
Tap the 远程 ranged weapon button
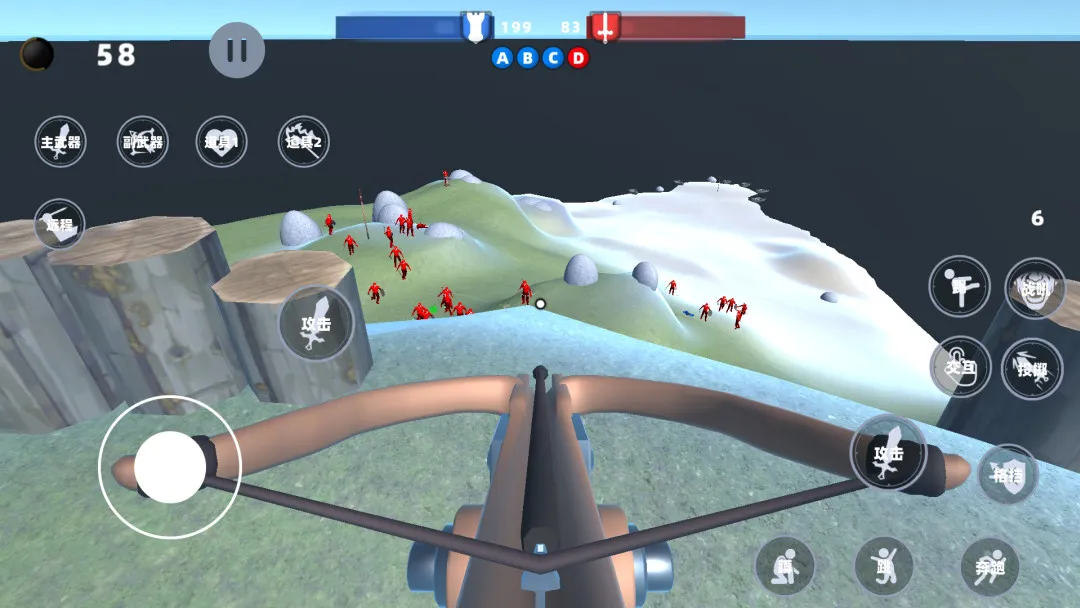click(59, 223)
